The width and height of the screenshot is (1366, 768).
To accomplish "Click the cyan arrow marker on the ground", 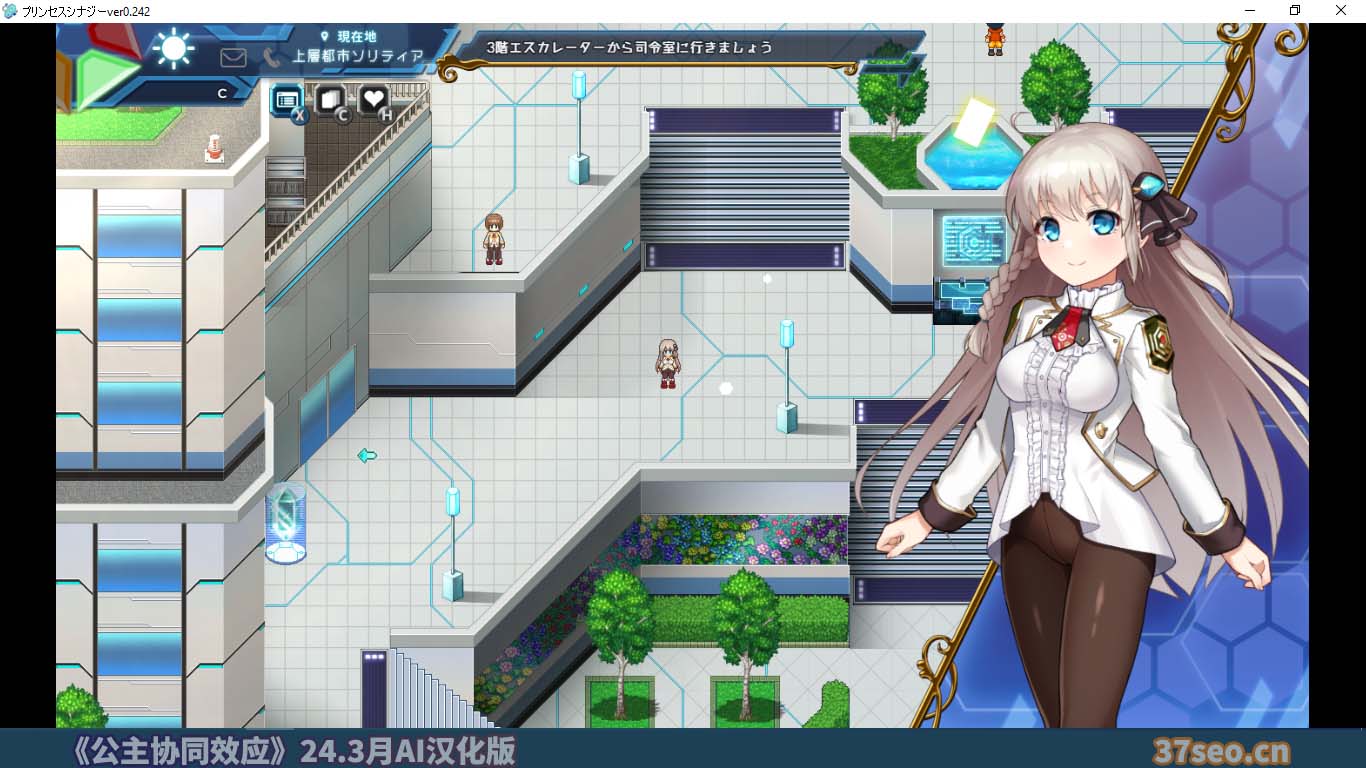I will point(365,456).
